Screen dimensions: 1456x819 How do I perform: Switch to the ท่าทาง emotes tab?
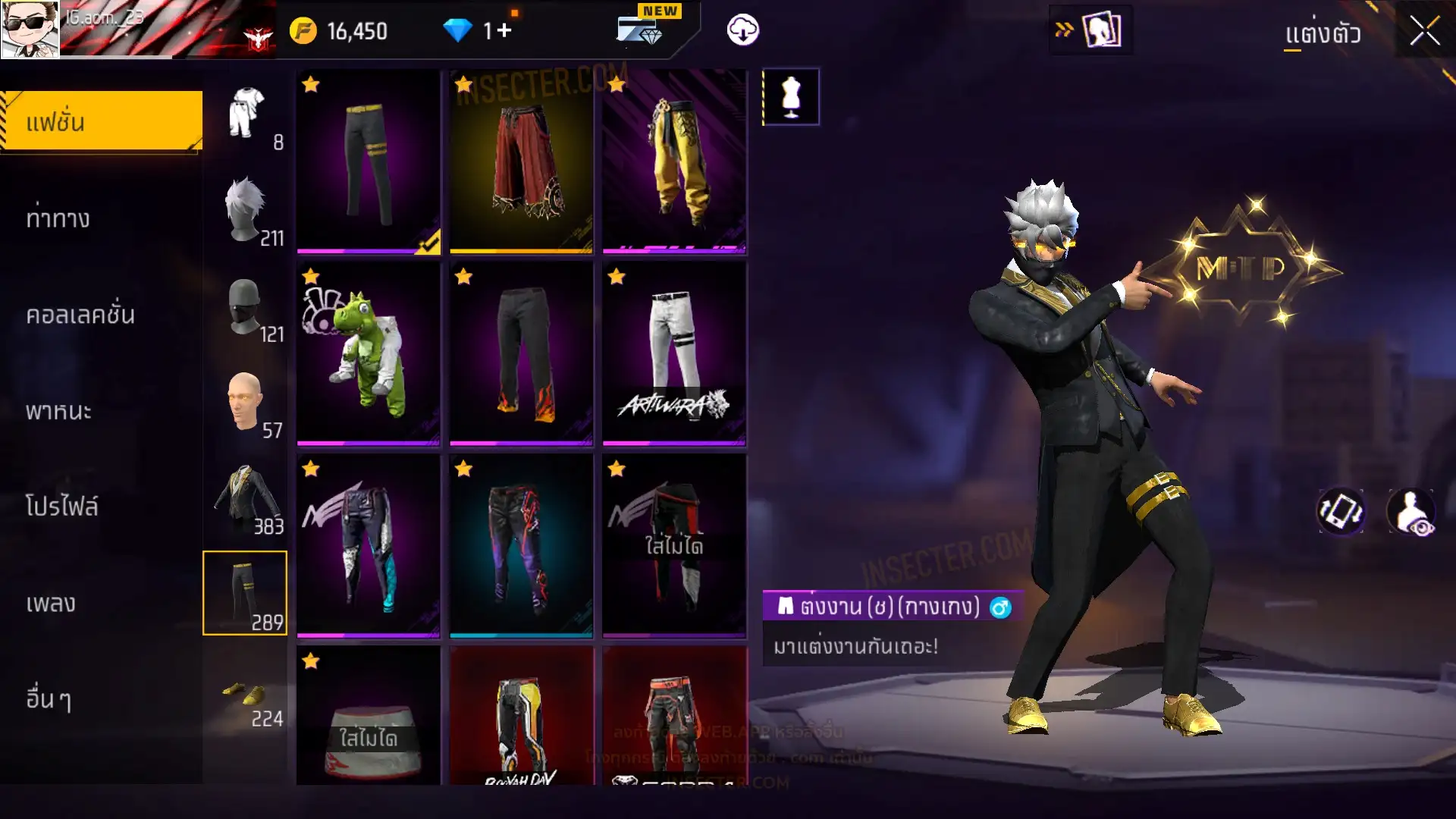59,218
